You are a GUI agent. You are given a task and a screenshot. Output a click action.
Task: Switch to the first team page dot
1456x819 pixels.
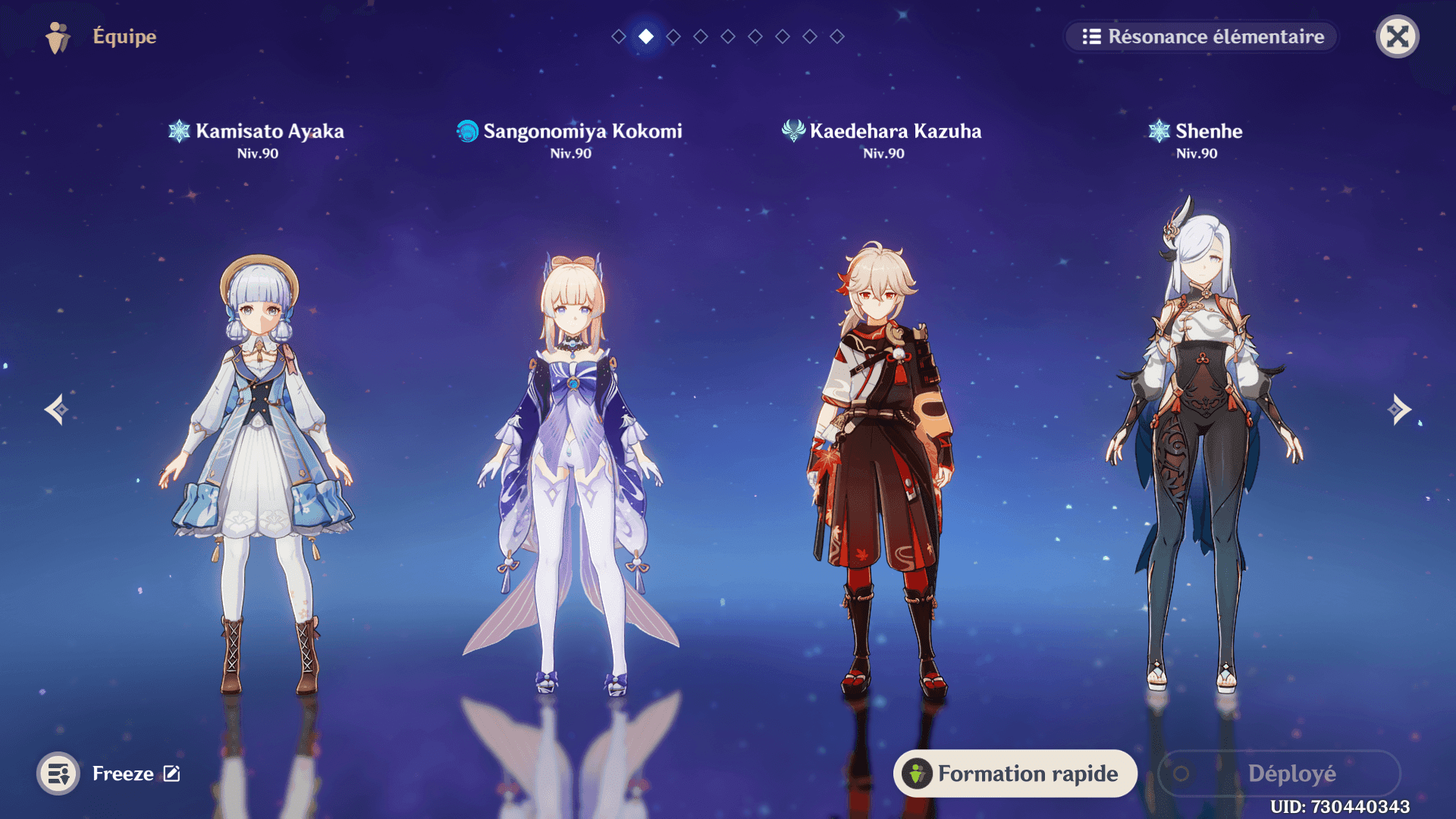pyautogui.click(x=619, y=36)
